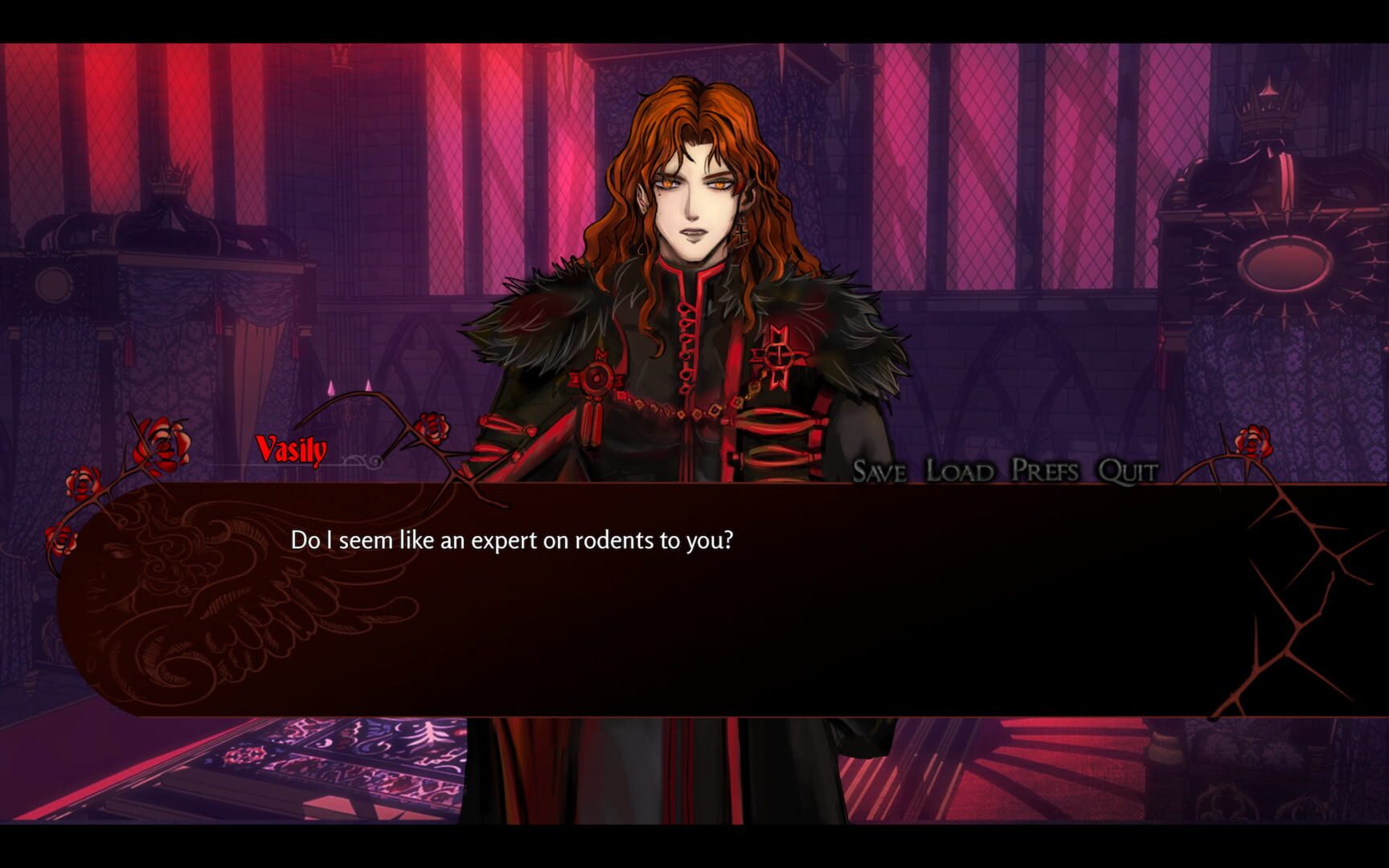1389x868 pixels.
Task: Select the Vasily nameplate label
Action: pos(293,450)
